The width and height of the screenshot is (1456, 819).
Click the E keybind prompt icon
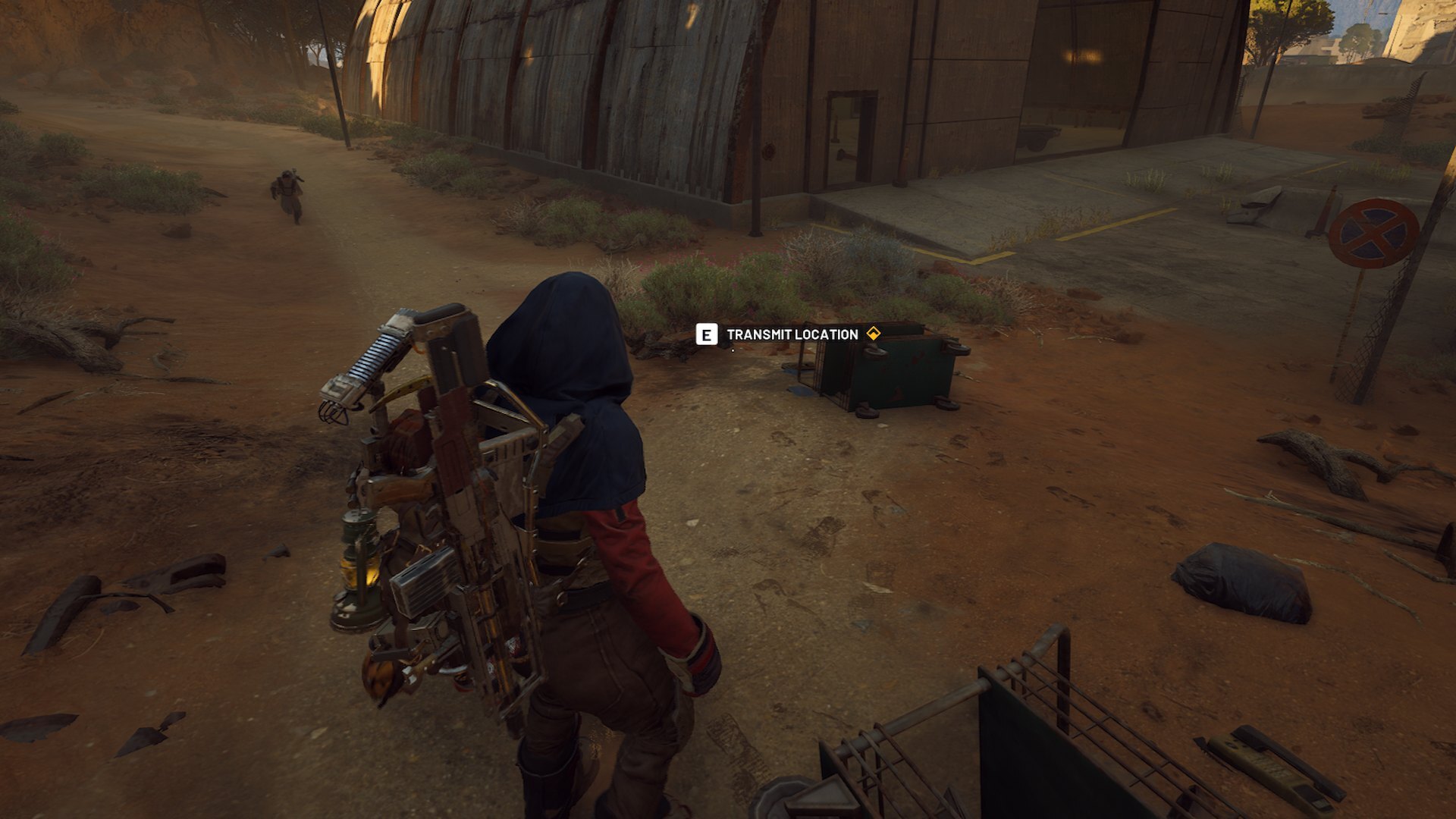tap(707, 334)
